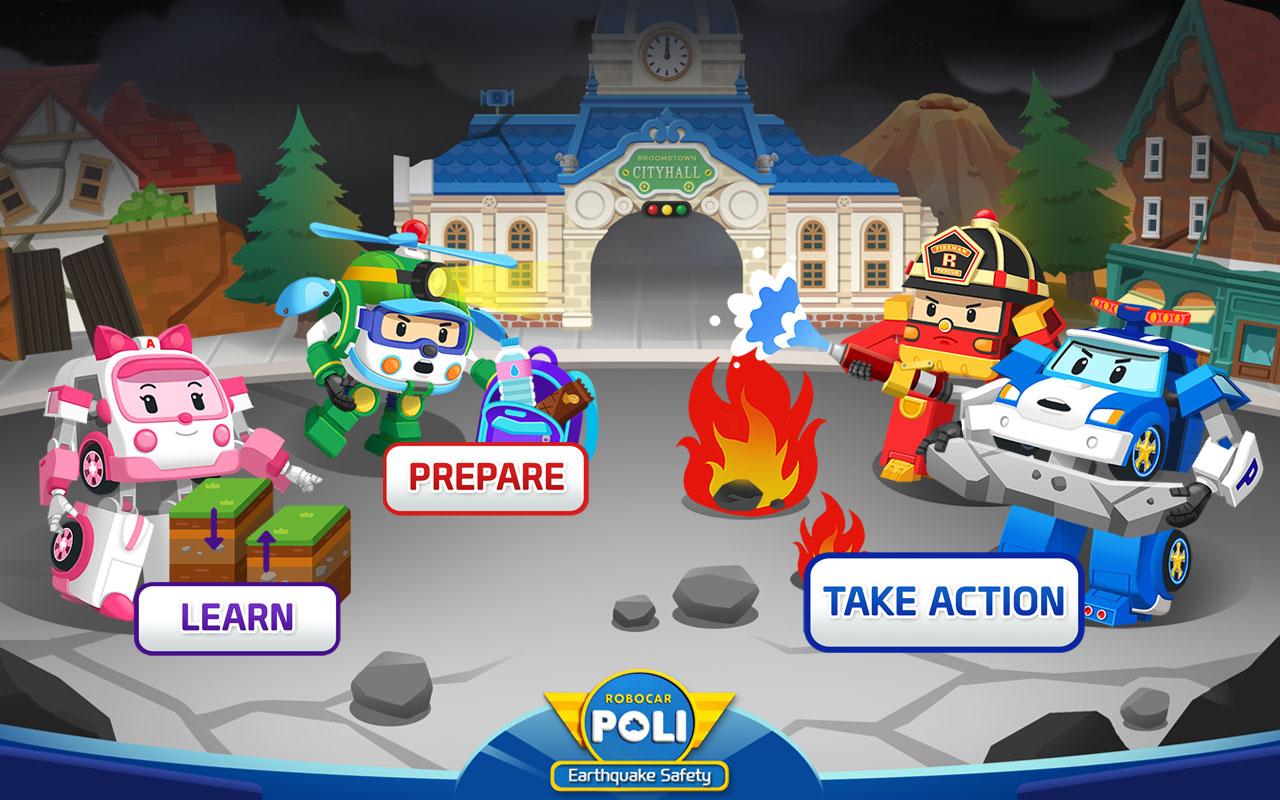Click the traffic light on City Hall
This screenshot has height=800, width=1280.
coord(667,209)
